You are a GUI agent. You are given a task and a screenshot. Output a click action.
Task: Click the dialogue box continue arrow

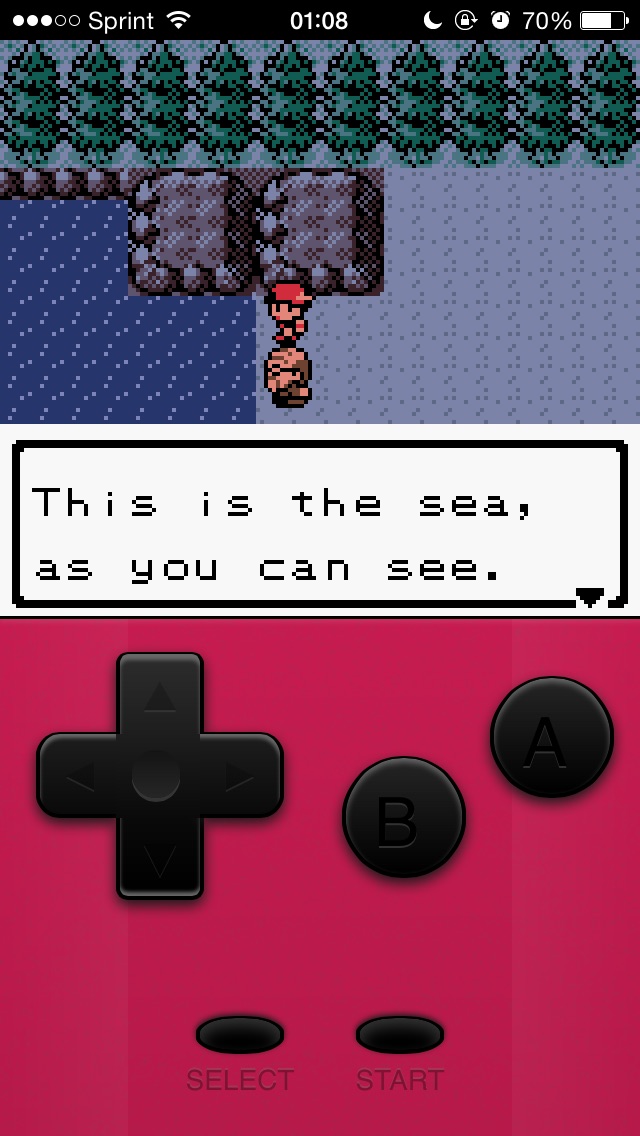(590, 597)
